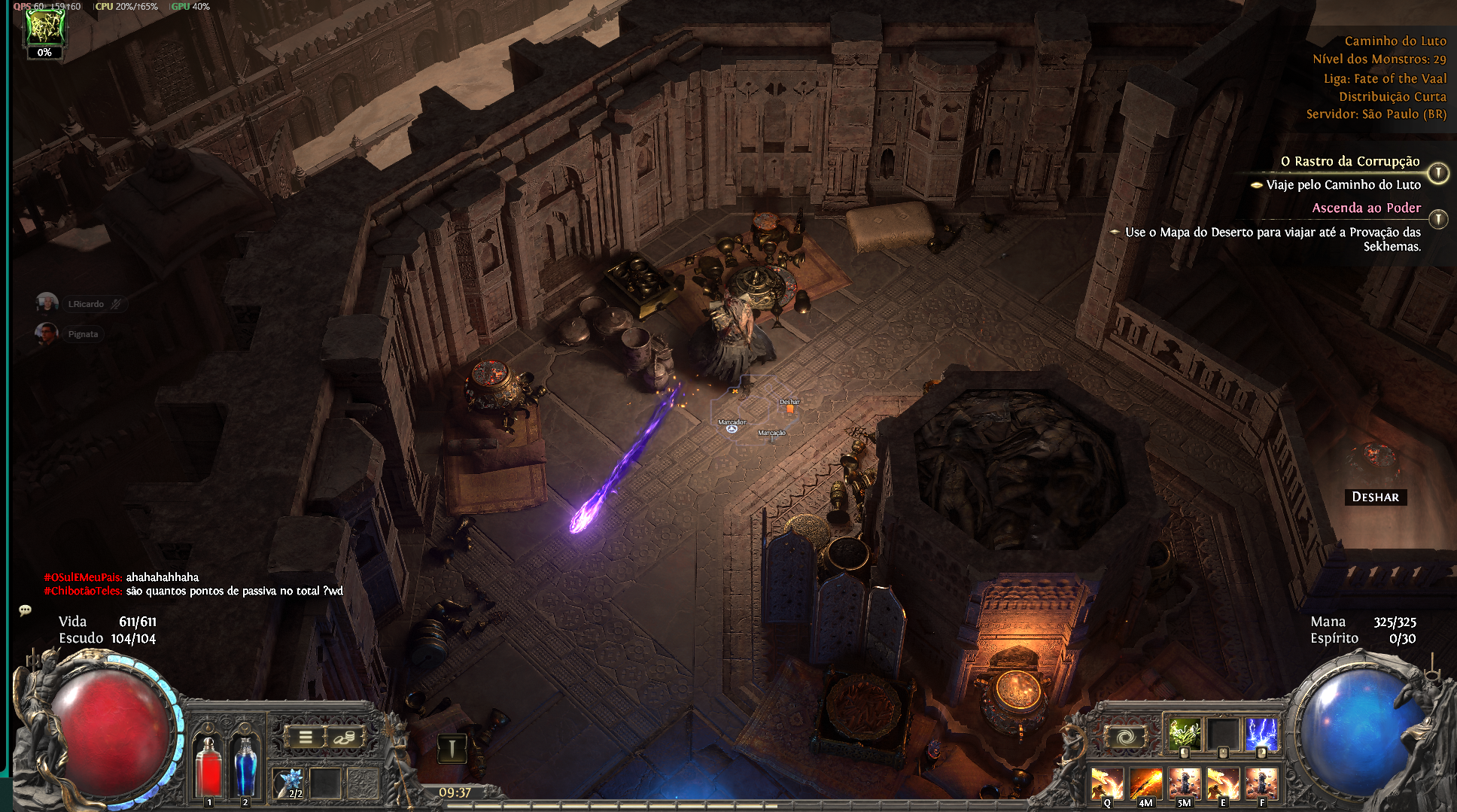Toggle pin for O Rastro da Corrupção quest

pos(1438,173)
